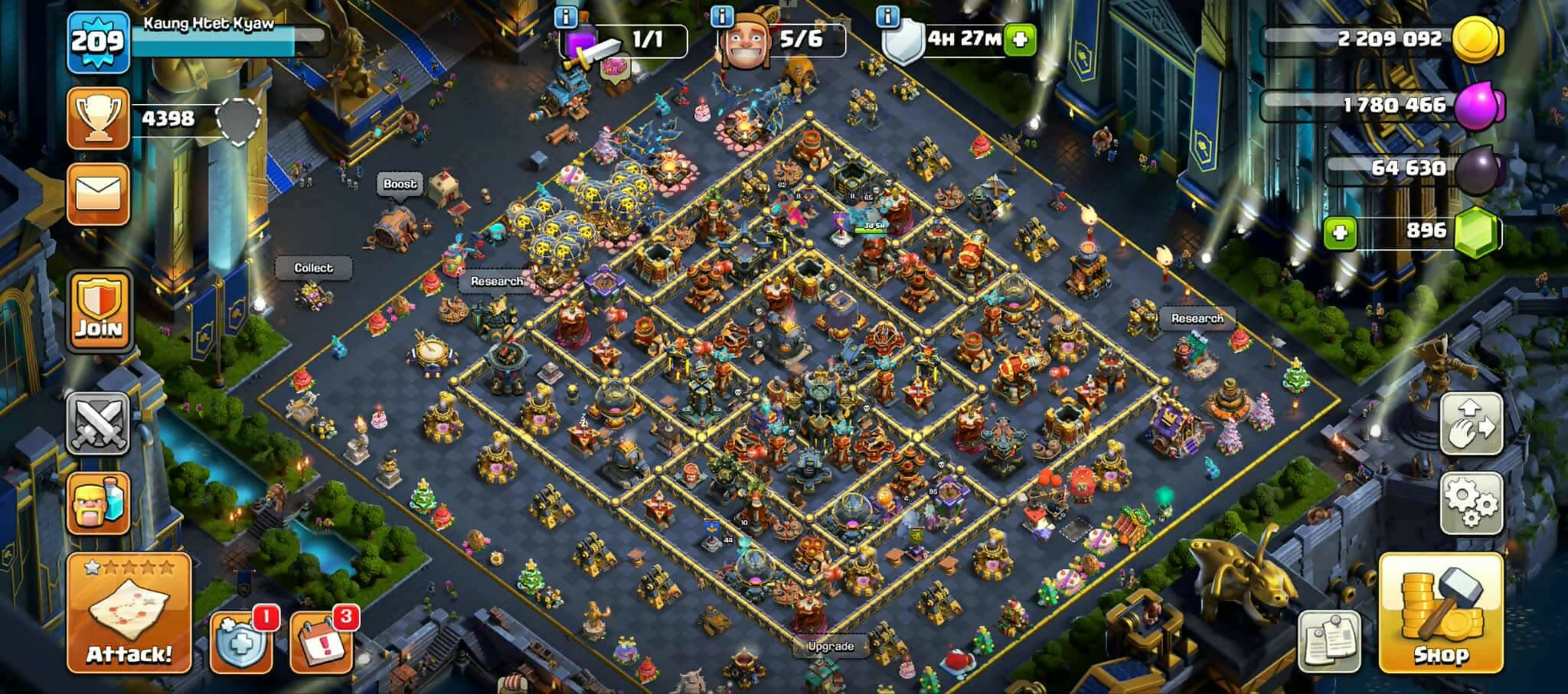The image size is (1568, 694).
Task: Open the layout editor hand icon
Action: [1471, 423]
